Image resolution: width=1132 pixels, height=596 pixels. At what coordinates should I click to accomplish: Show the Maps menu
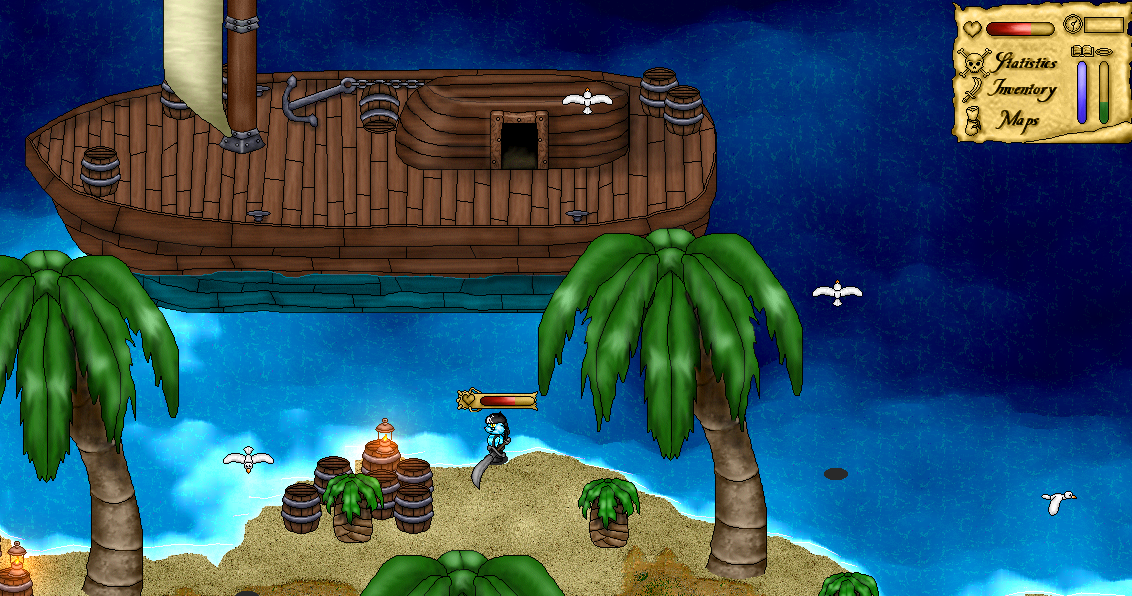1018,120
